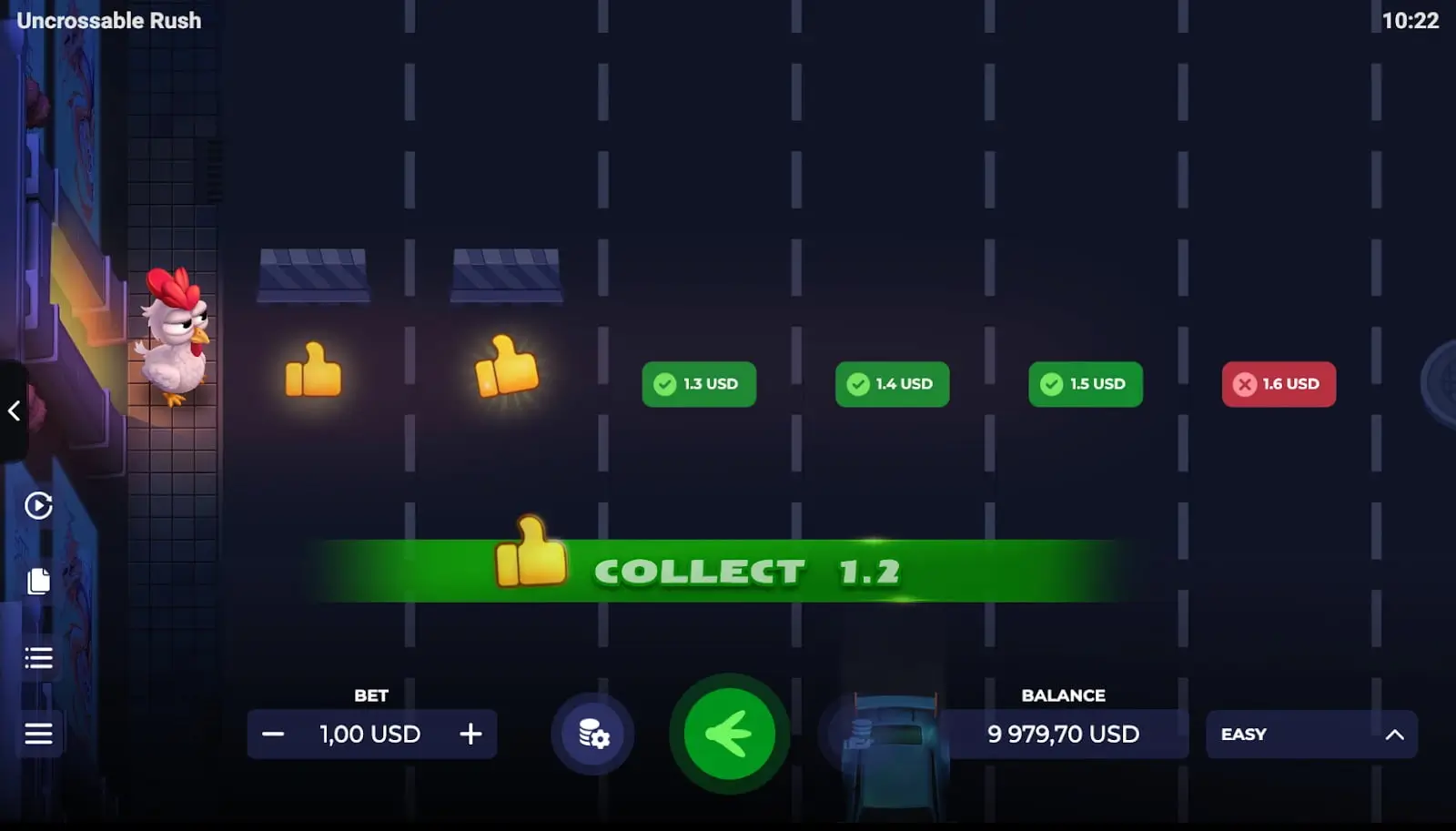The image size is (1456, 831).
Task: Click the replay/play circle icon in sidebar
Action: tap(38, 506)
